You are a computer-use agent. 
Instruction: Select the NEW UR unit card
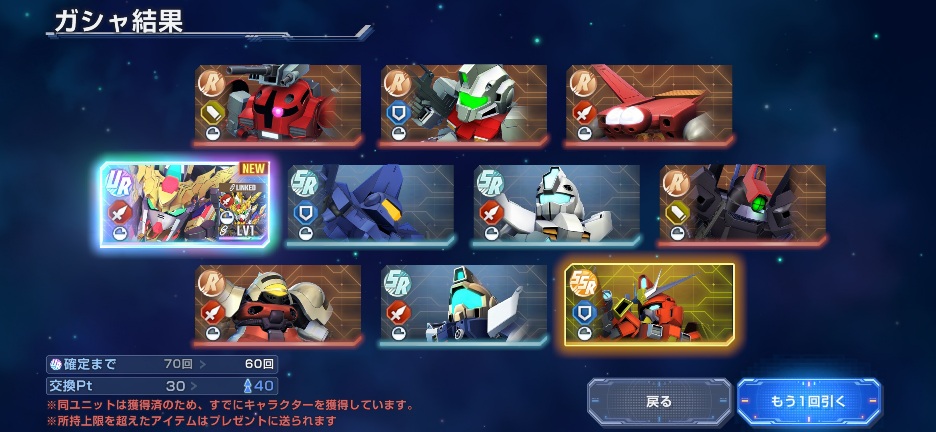185,204
